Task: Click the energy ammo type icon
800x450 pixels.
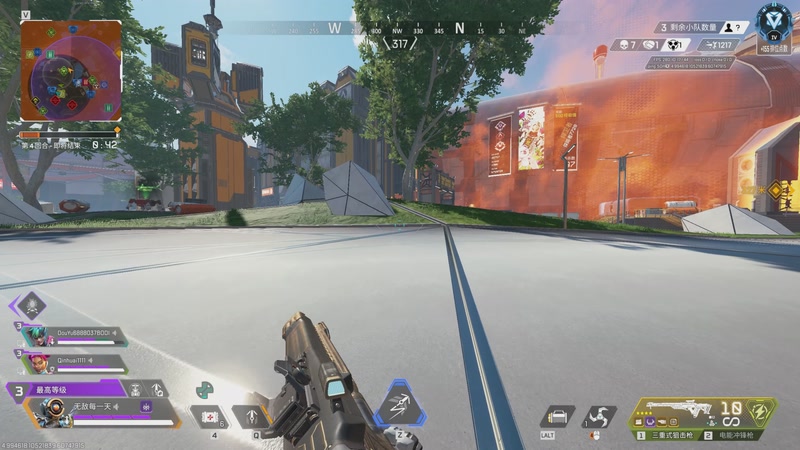Action: [x=762, y=413]
